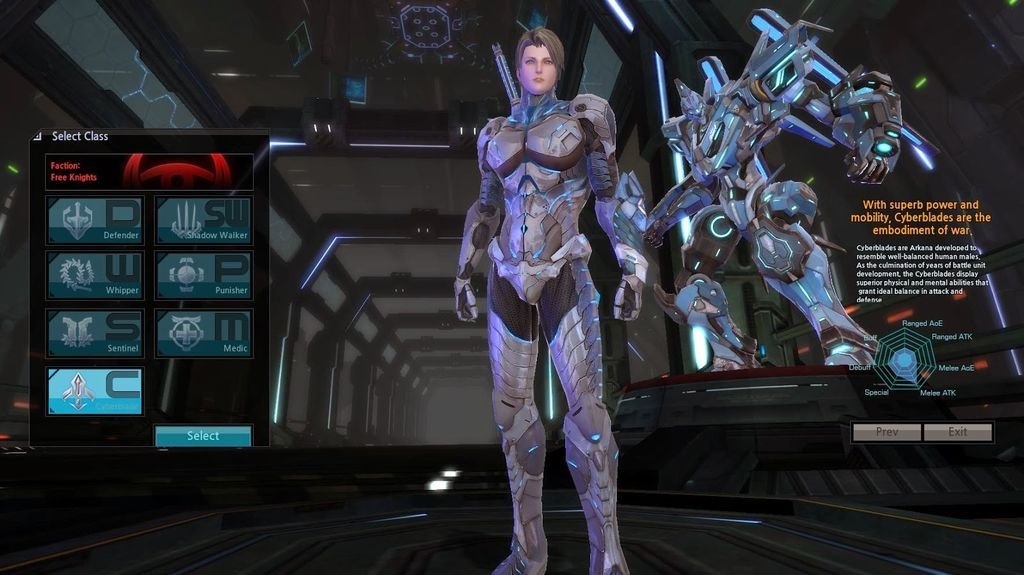Collapse the Select Class panel arrow
Screen dimensions: 1024x575
click(x=38, y=136)
